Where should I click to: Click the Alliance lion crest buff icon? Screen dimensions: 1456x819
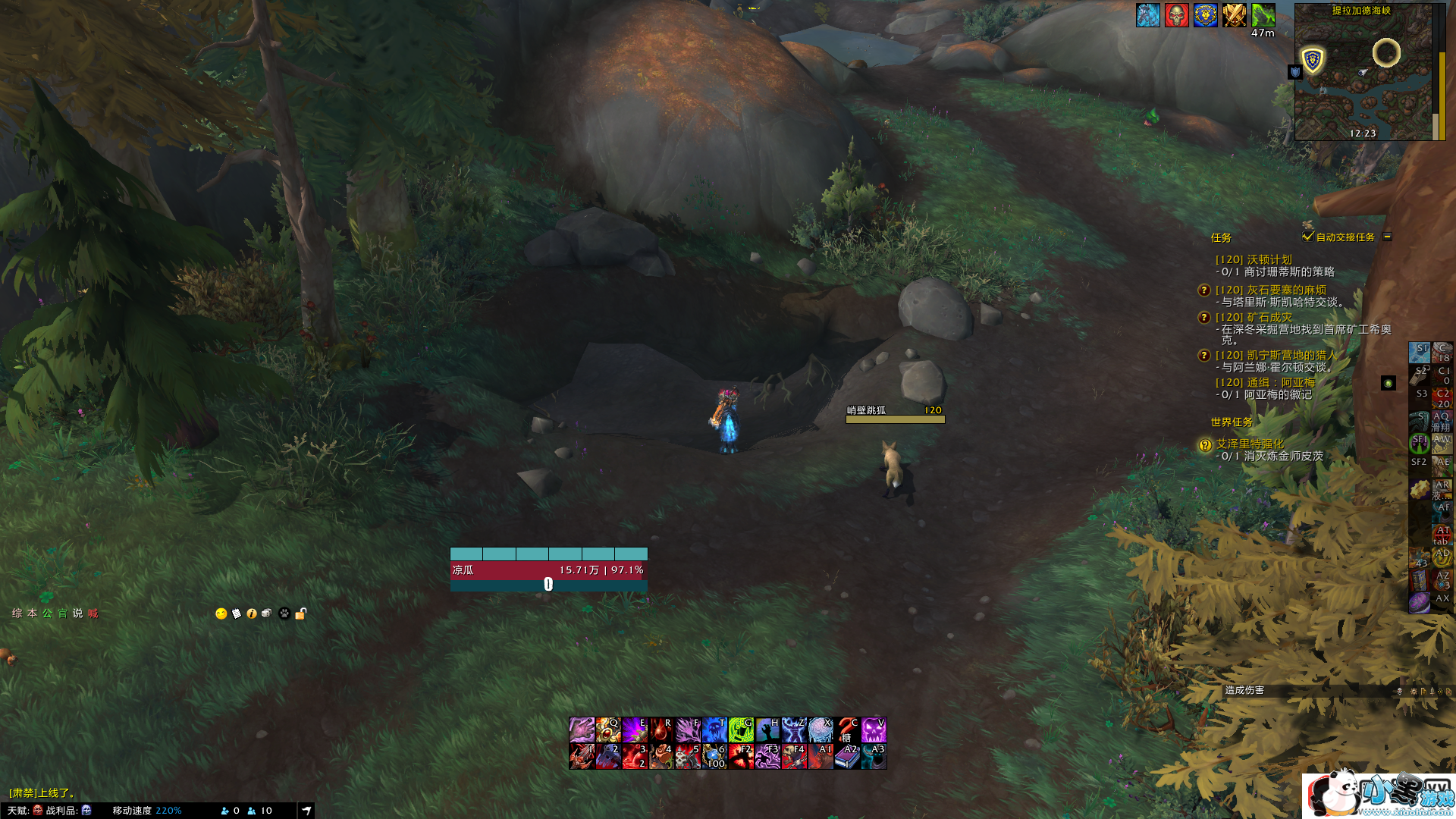point(1205,15)
